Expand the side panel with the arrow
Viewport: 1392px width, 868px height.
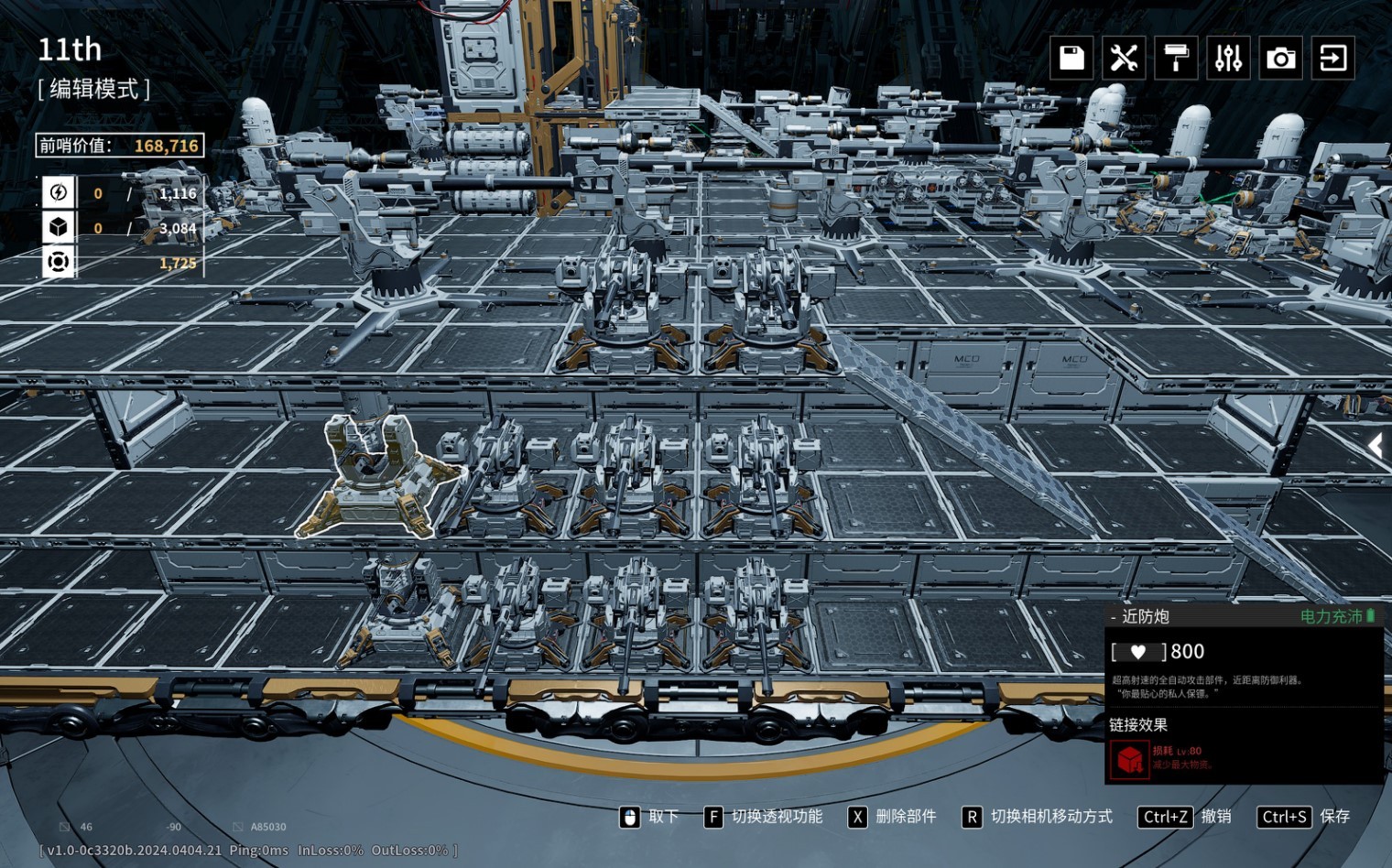(1376, 446)
